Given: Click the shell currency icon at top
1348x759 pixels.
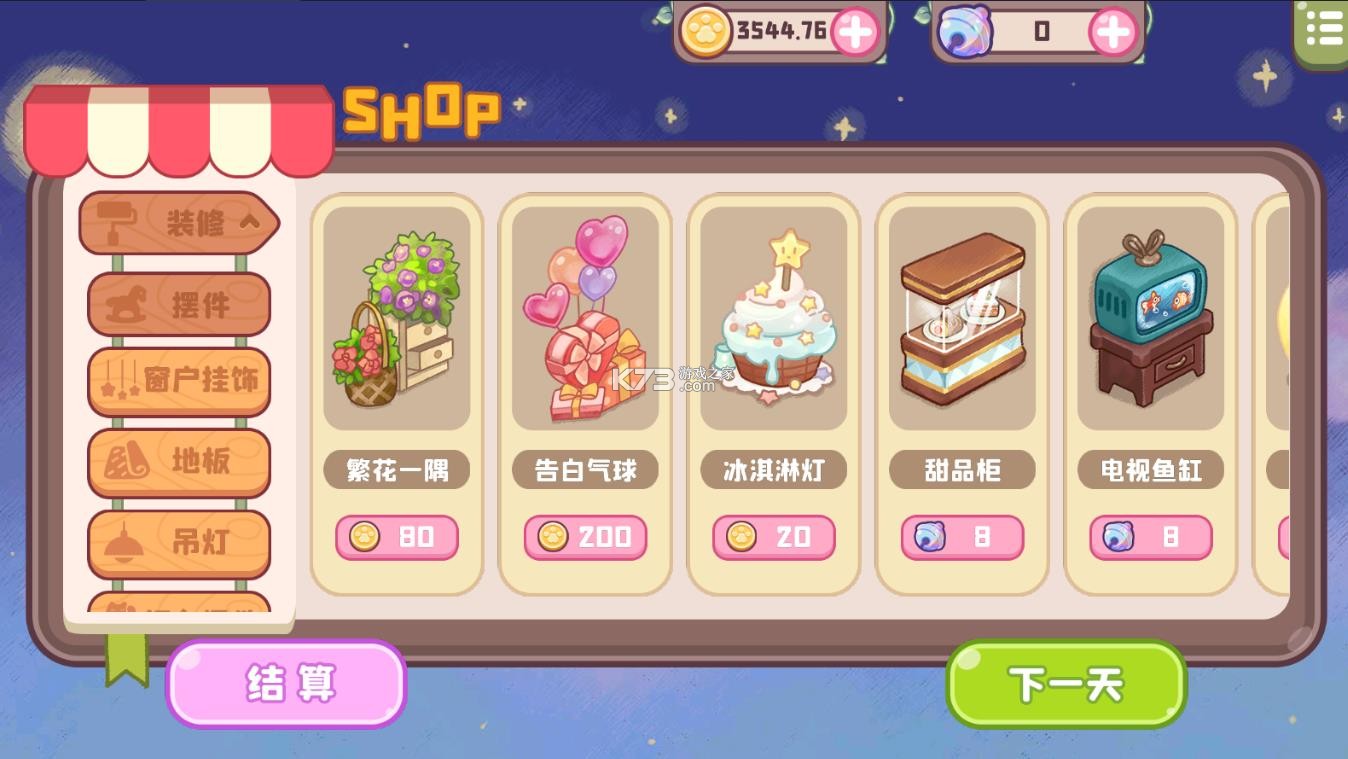Looking at the screenshot, I should tap(964, 31).
